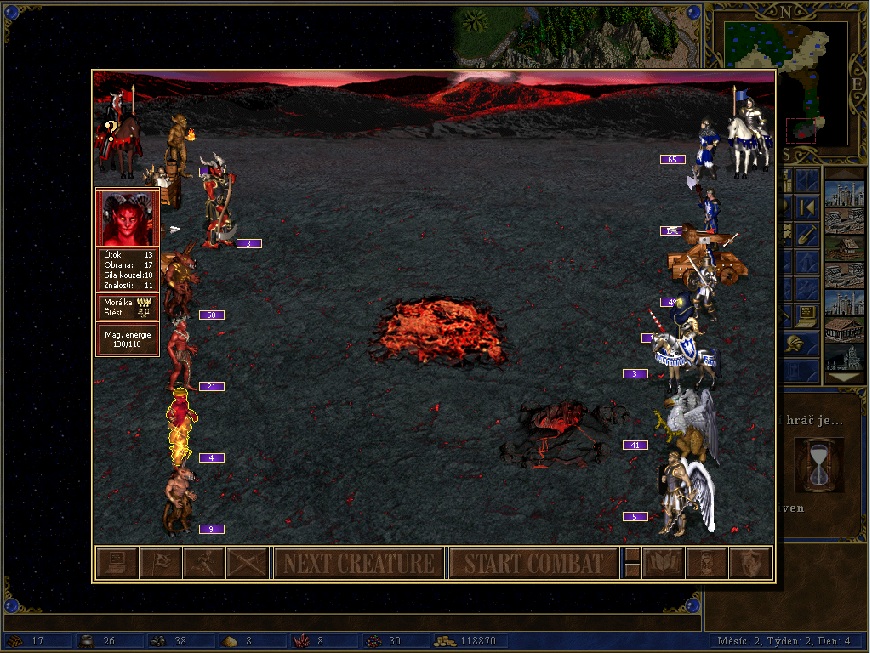Click the wait button beside the spell book
Viewport: 870px width, 653px height.
click(707, 563)
